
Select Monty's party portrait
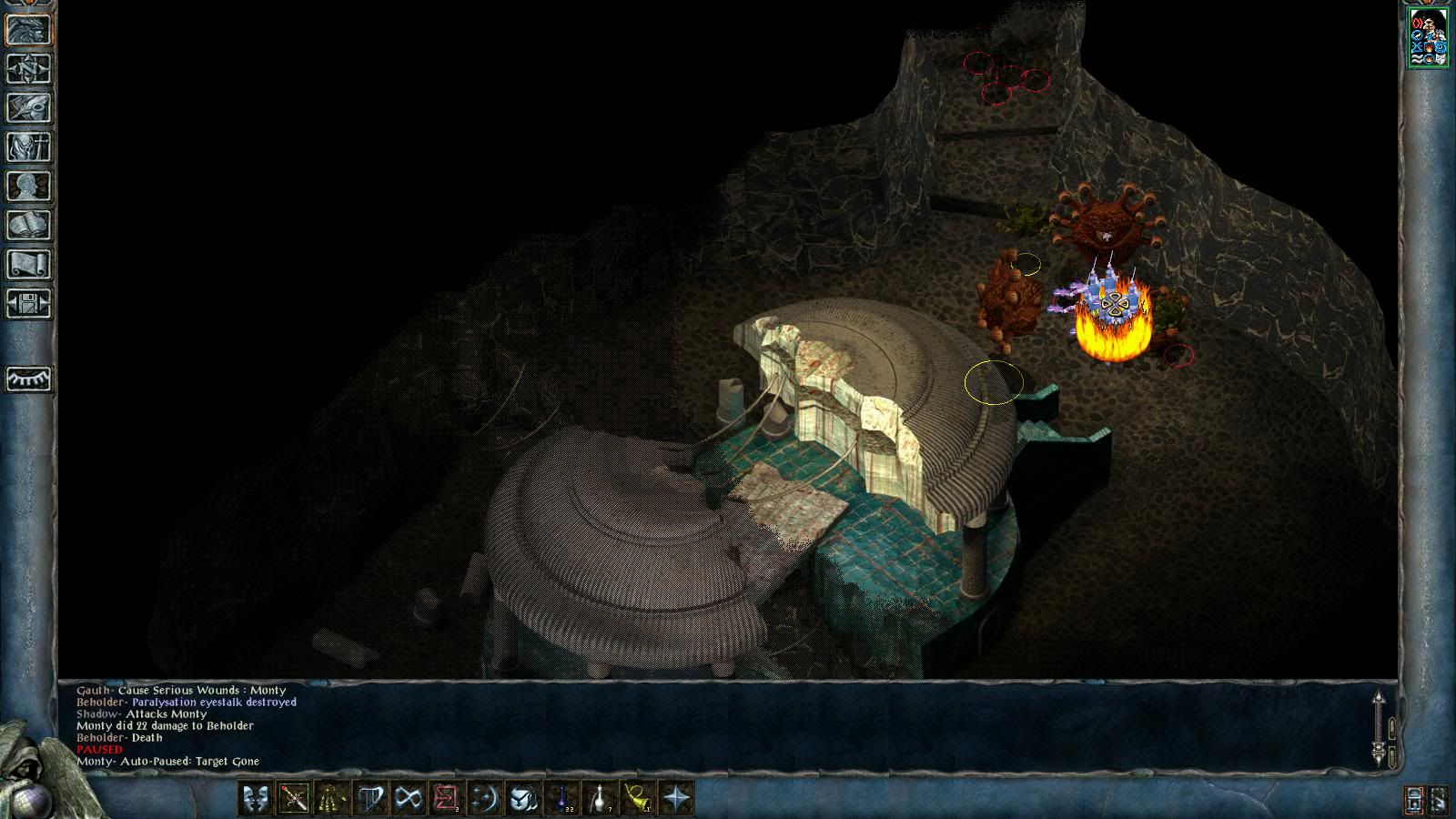[x=1428, y=37]
